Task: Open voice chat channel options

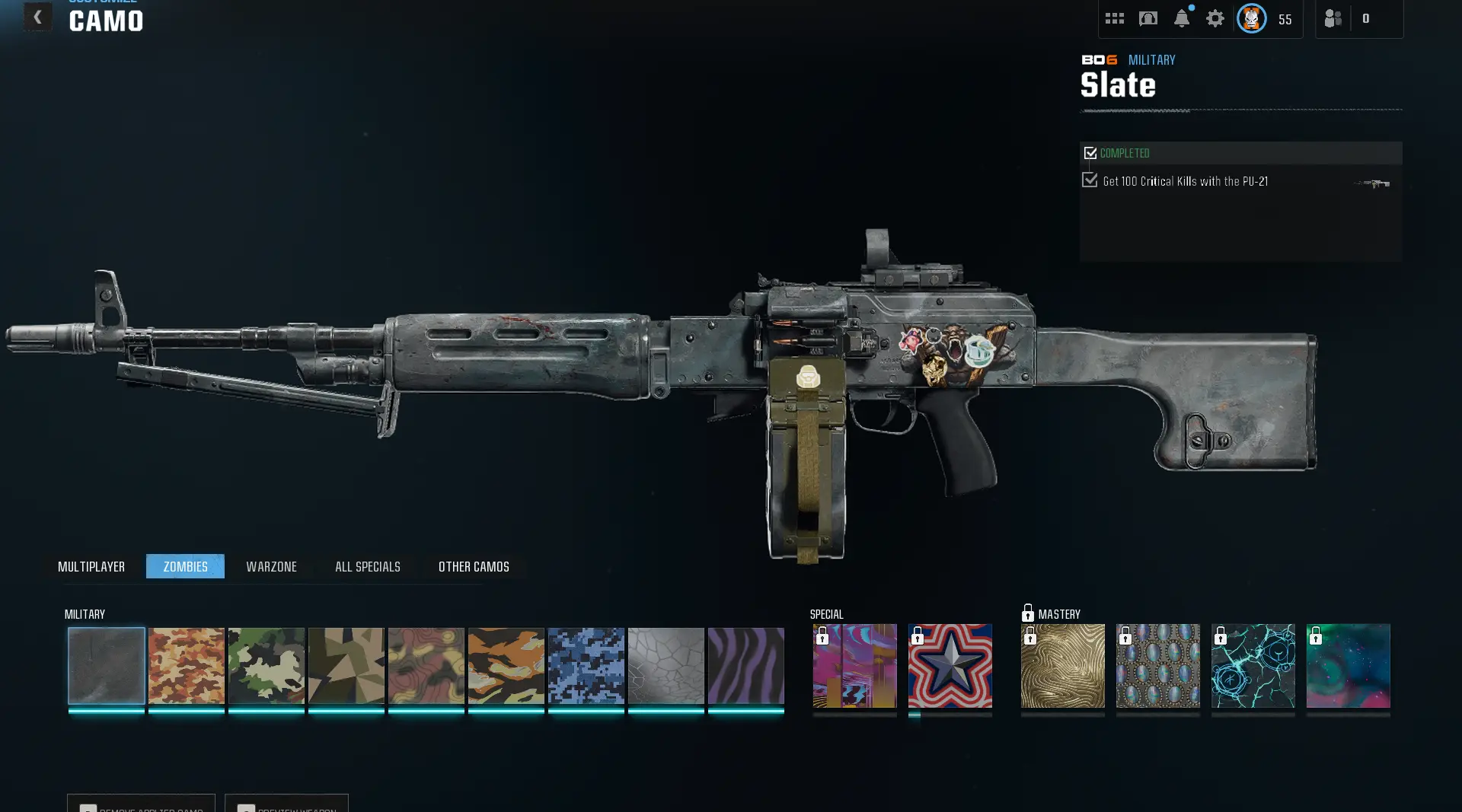Action: tap(1148, 18)
